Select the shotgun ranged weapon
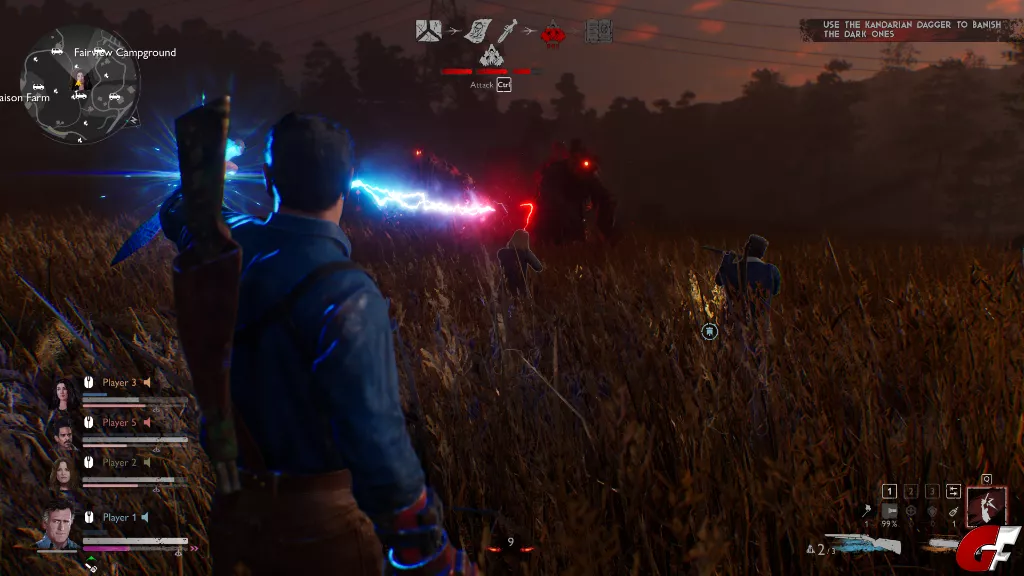This screenshot has width=1024, height=576. click(863, 544)
